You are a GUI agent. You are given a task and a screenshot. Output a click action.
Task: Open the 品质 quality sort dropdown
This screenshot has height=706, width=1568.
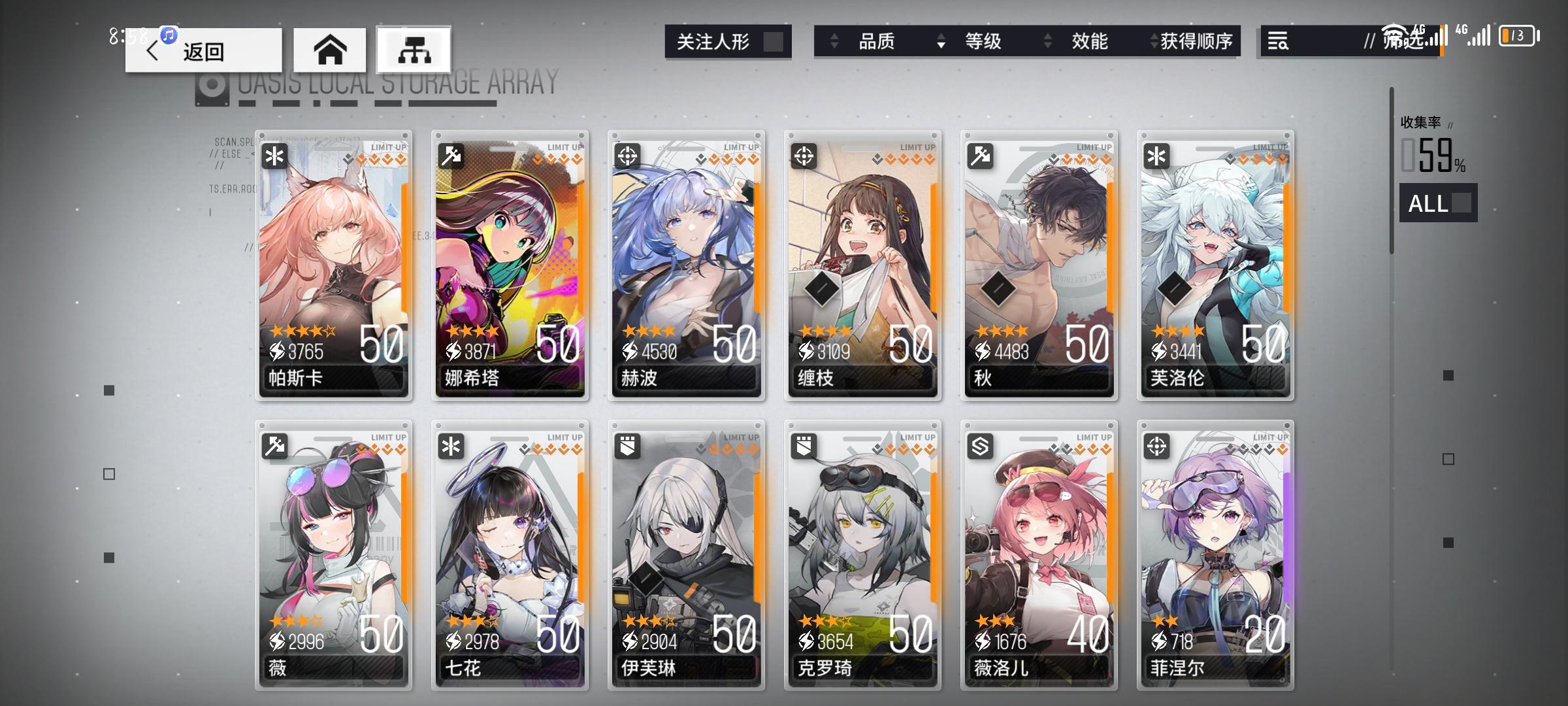coord(878,41)
